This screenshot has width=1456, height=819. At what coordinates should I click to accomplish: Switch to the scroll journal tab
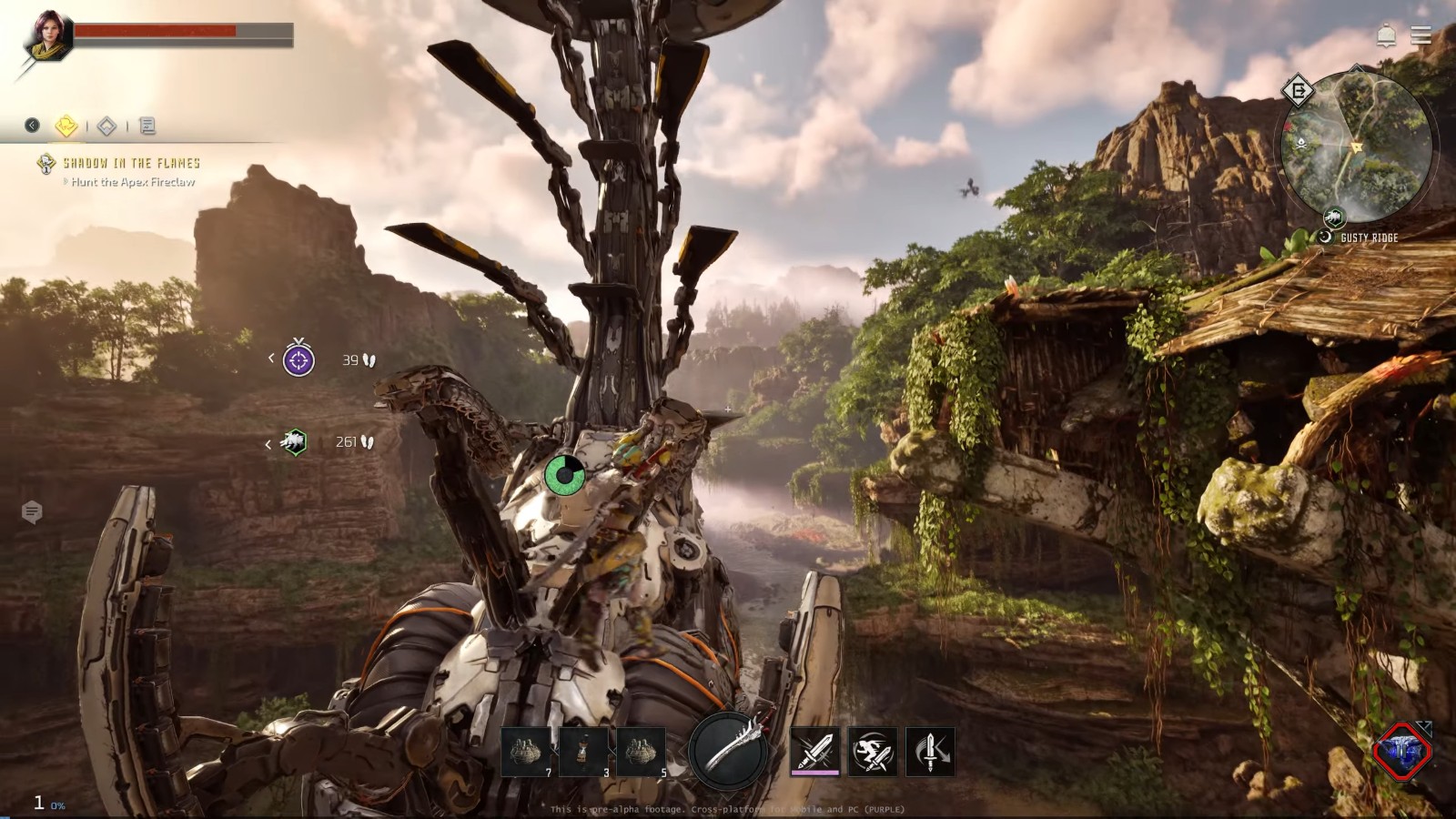click(147, 126)
